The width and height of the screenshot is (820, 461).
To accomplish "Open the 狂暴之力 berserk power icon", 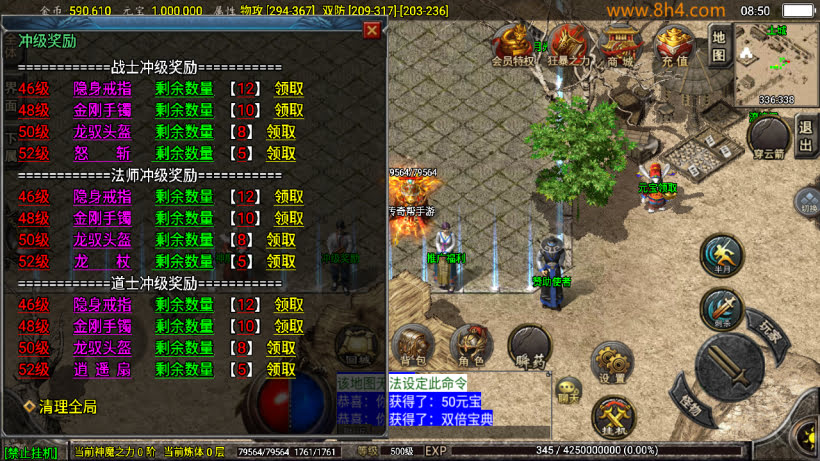I will coord(570,45).
